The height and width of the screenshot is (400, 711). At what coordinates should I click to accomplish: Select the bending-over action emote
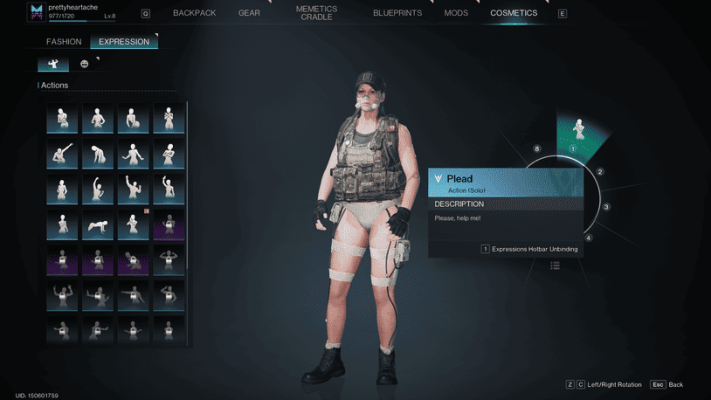(x=97, y=154)
